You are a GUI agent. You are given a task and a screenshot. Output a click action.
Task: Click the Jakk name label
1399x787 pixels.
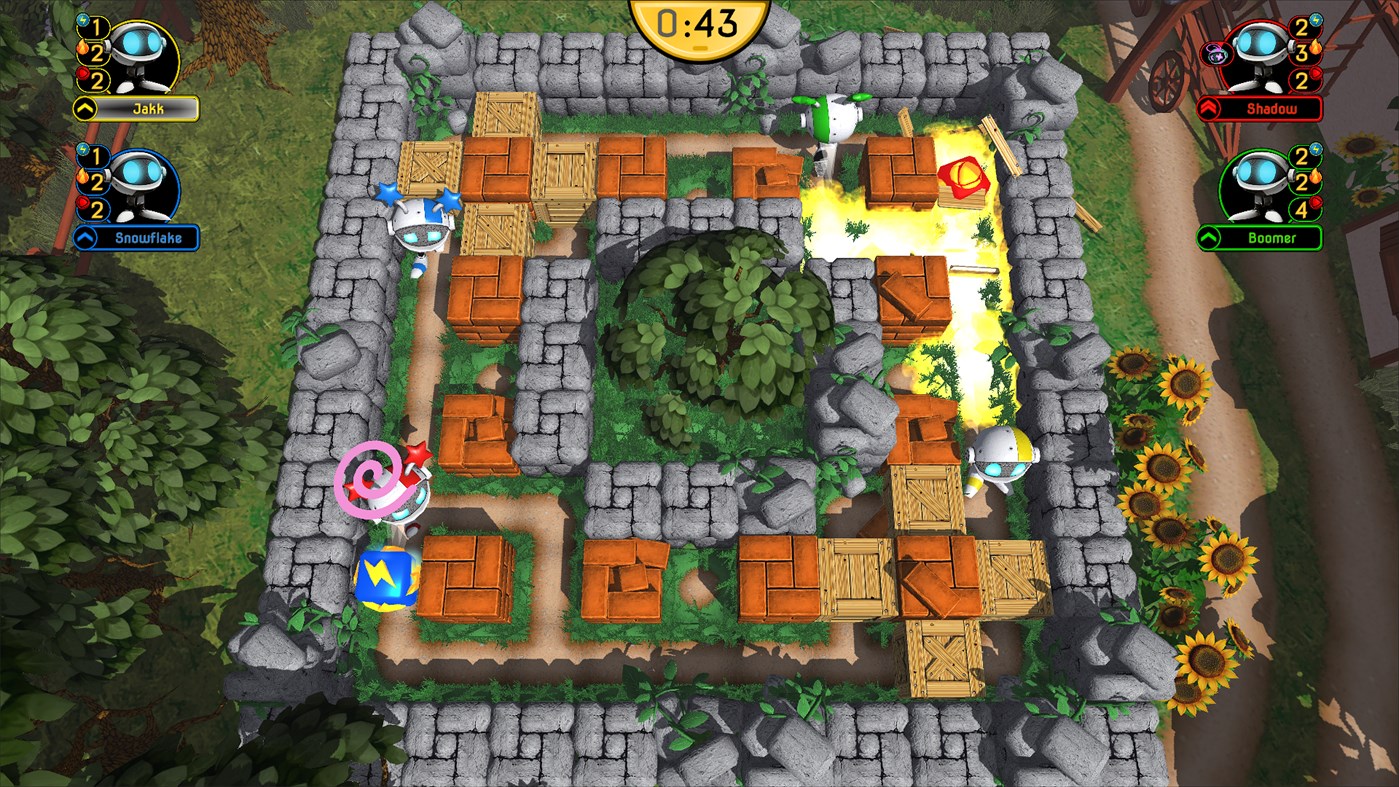tap(149, 106)
